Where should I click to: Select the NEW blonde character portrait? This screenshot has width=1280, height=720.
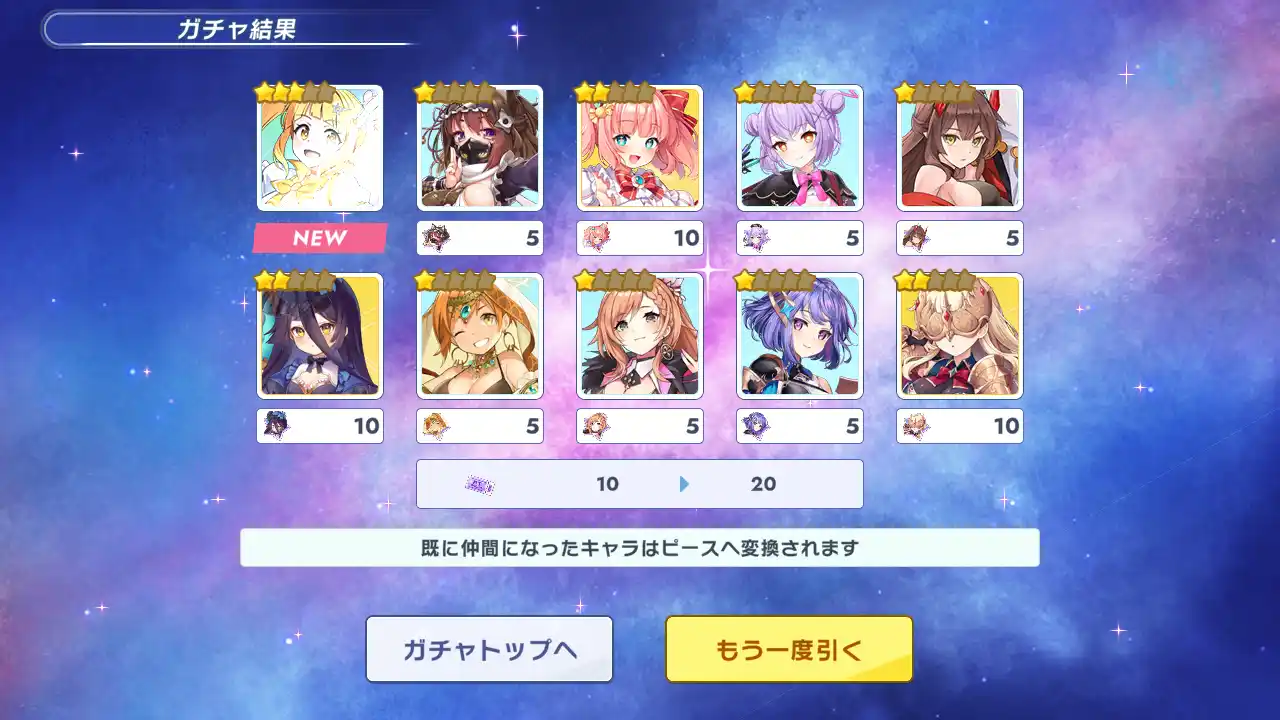point(320,148)
